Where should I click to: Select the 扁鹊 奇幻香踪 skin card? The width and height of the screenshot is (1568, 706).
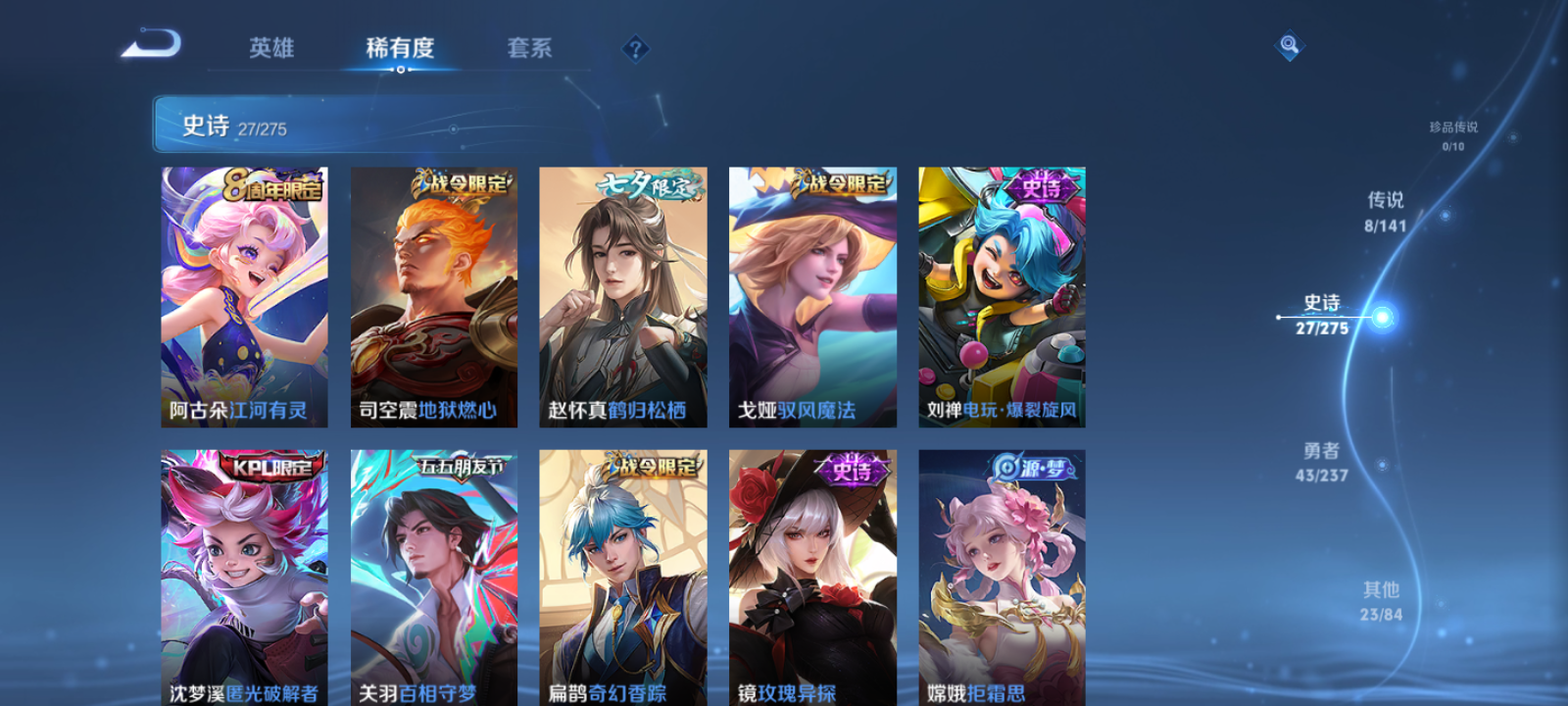tap(623, 579)
